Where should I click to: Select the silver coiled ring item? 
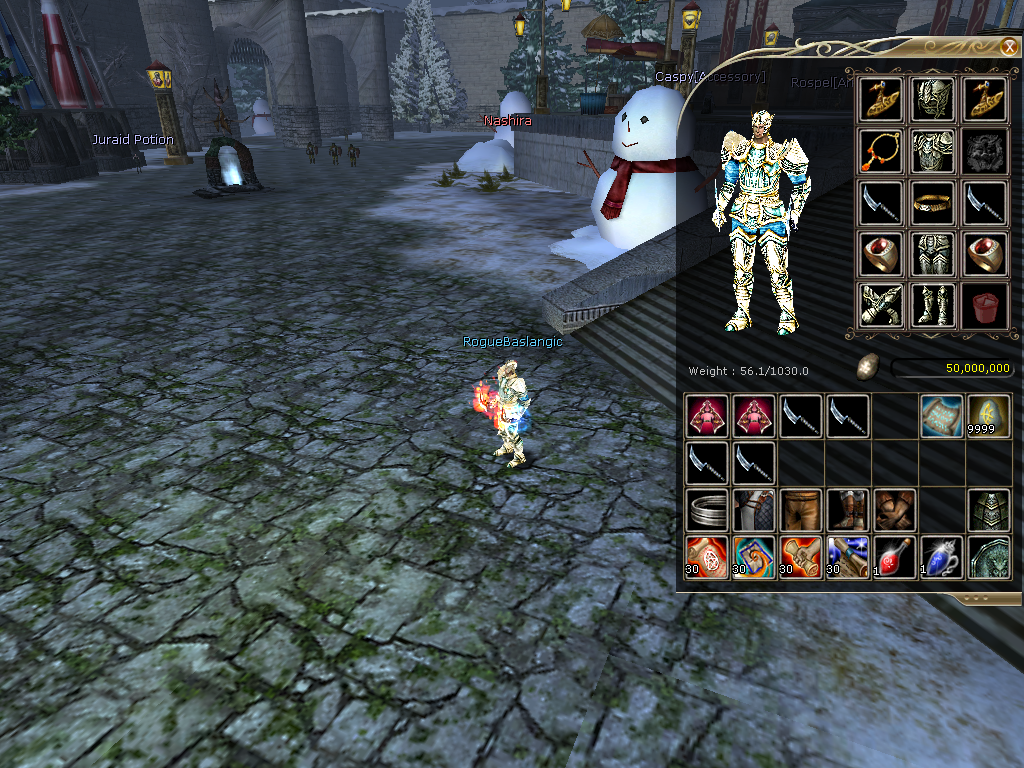click(x=707, y=510)
